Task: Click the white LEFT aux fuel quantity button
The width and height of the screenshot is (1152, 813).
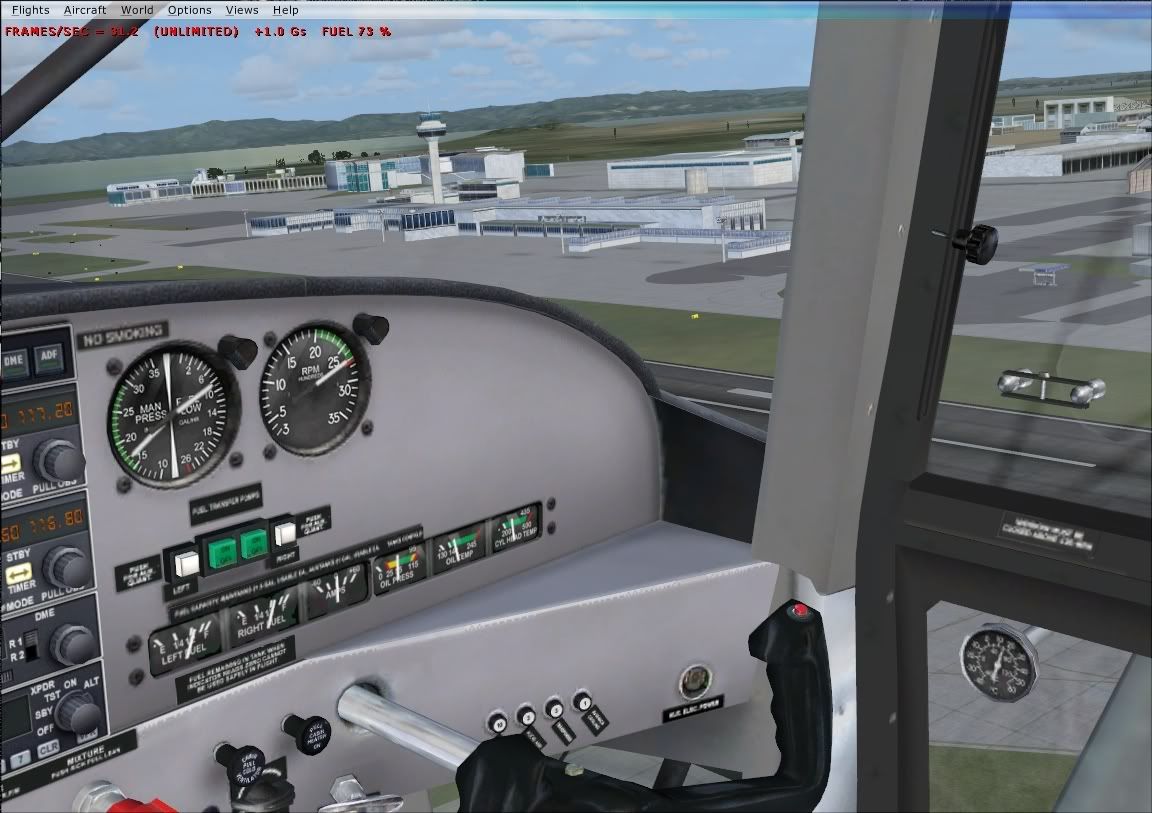Action: 185,564
